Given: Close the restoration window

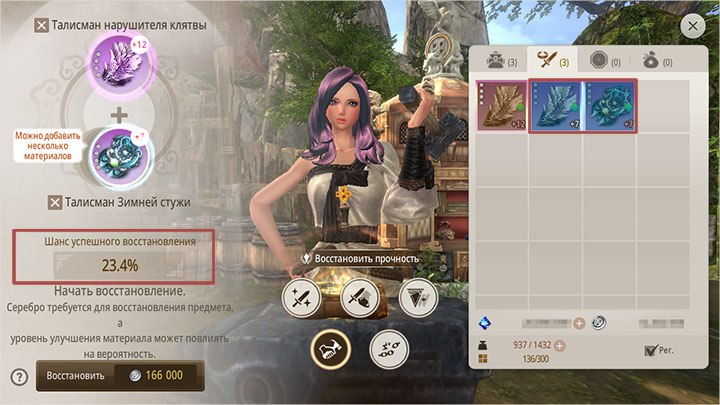Looking at the screenshot, I should pyautogui.click(x=692, y=27).
